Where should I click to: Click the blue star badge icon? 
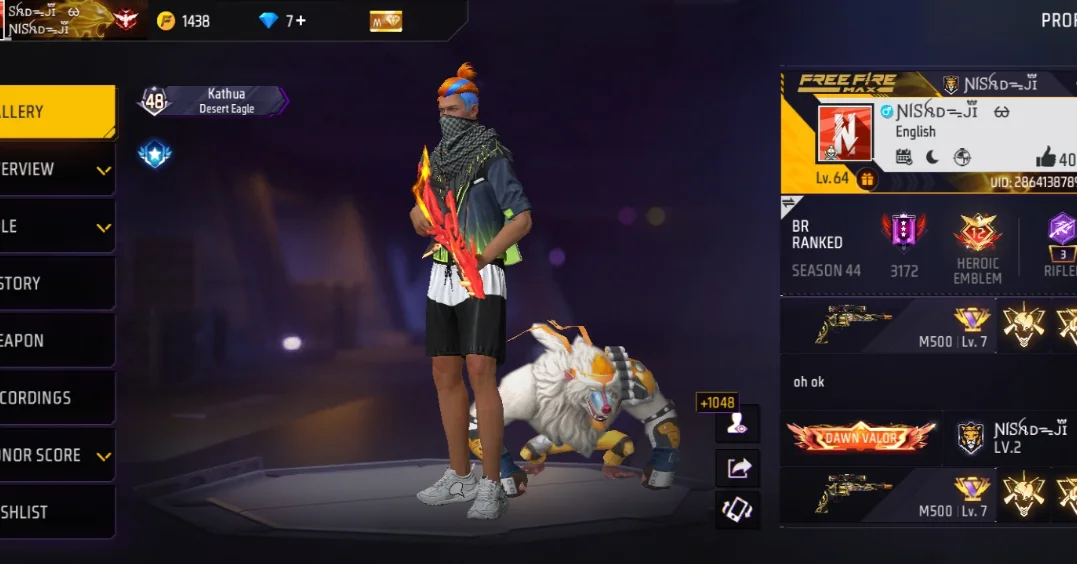(x=154, y=154)
